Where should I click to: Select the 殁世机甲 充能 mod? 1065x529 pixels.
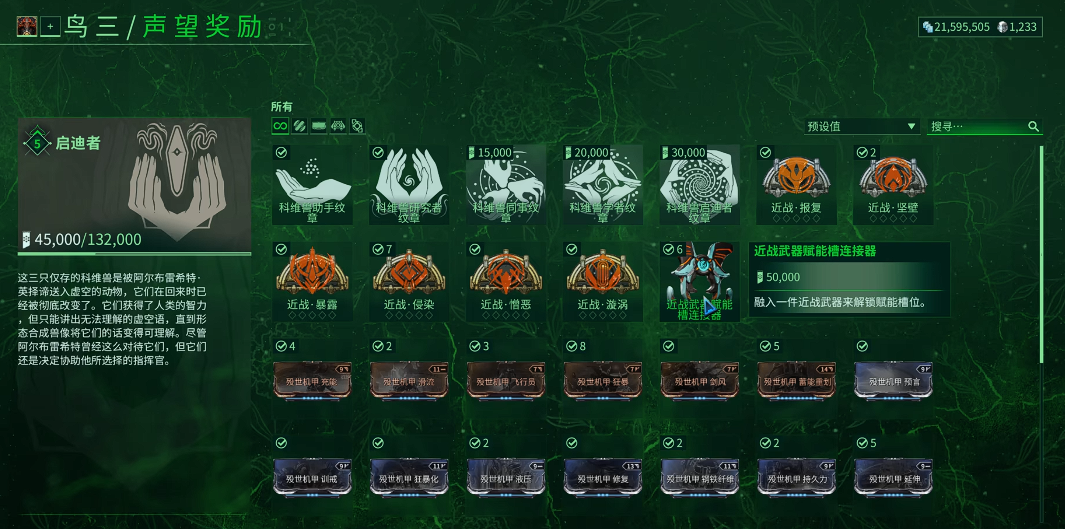311,380
